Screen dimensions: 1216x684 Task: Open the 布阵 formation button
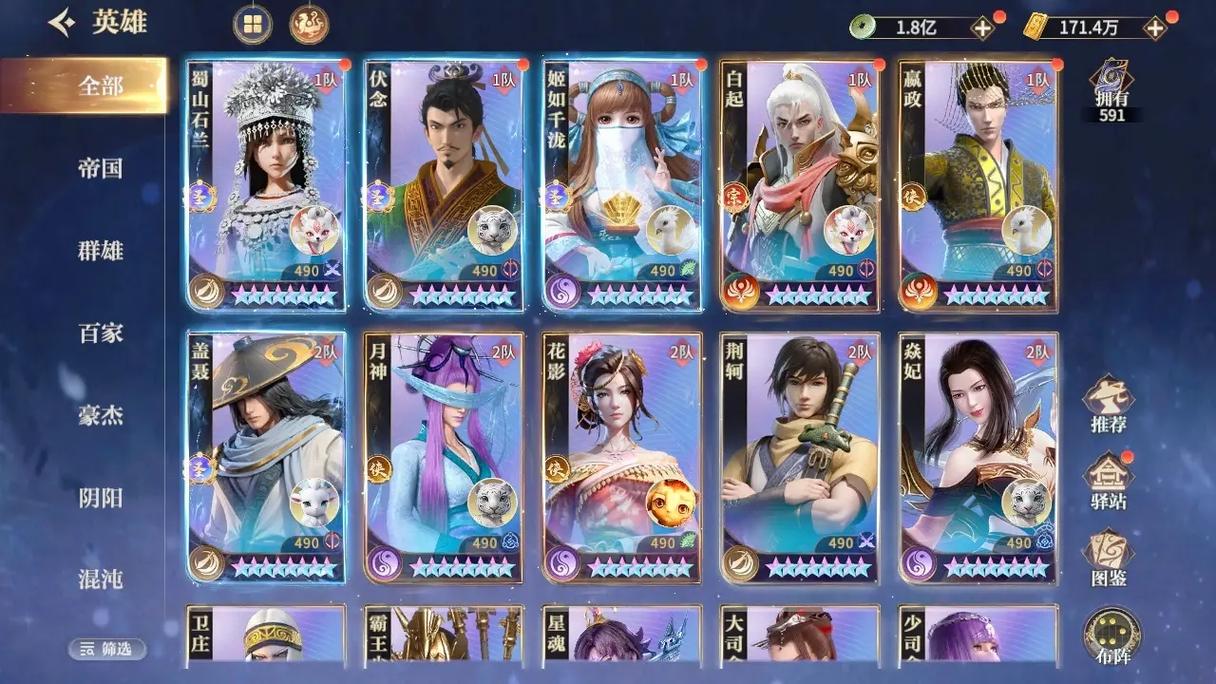(x=1110, y=636)
